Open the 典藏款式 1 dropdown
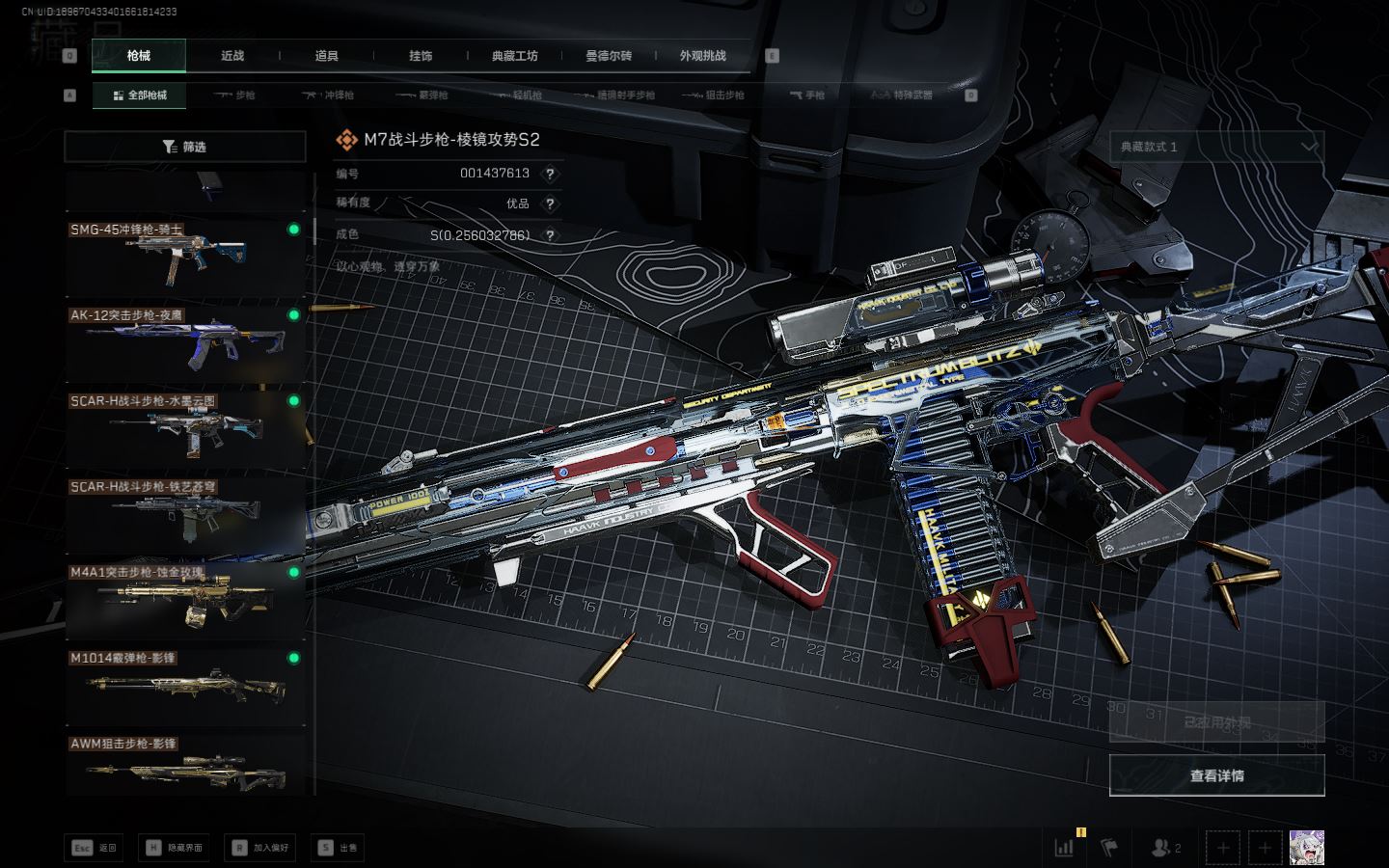Image resolution: width=1389 pixels, height=868 pixels. [1216, 147]
